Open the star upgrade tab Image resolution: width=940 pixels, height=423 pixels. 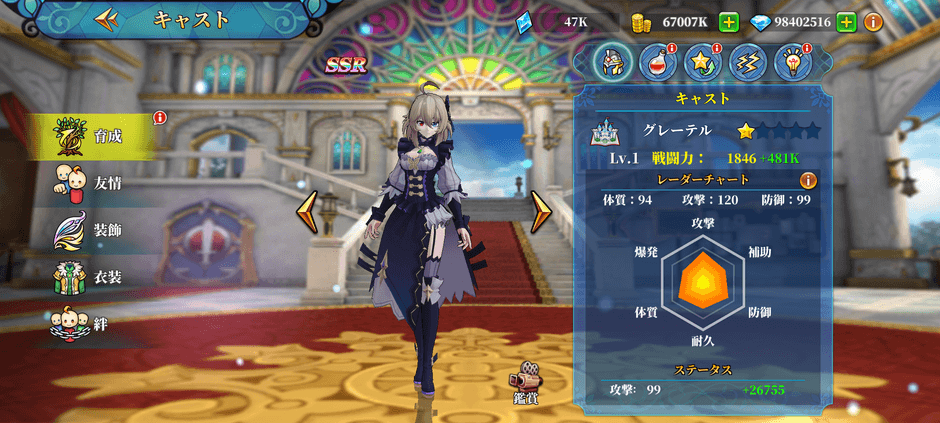[x=702, y=63]
